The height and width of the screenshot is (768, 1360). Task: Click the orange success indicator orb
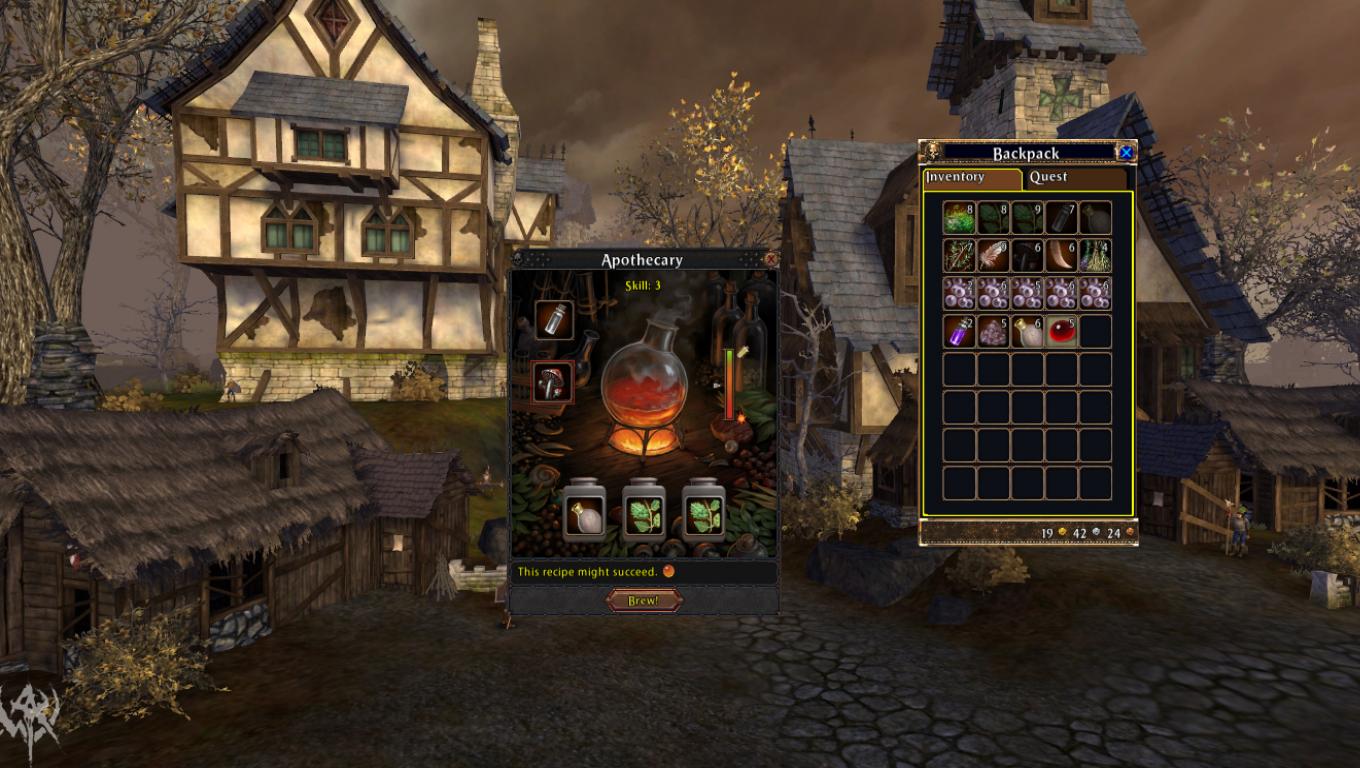click(x=667, y=571)
